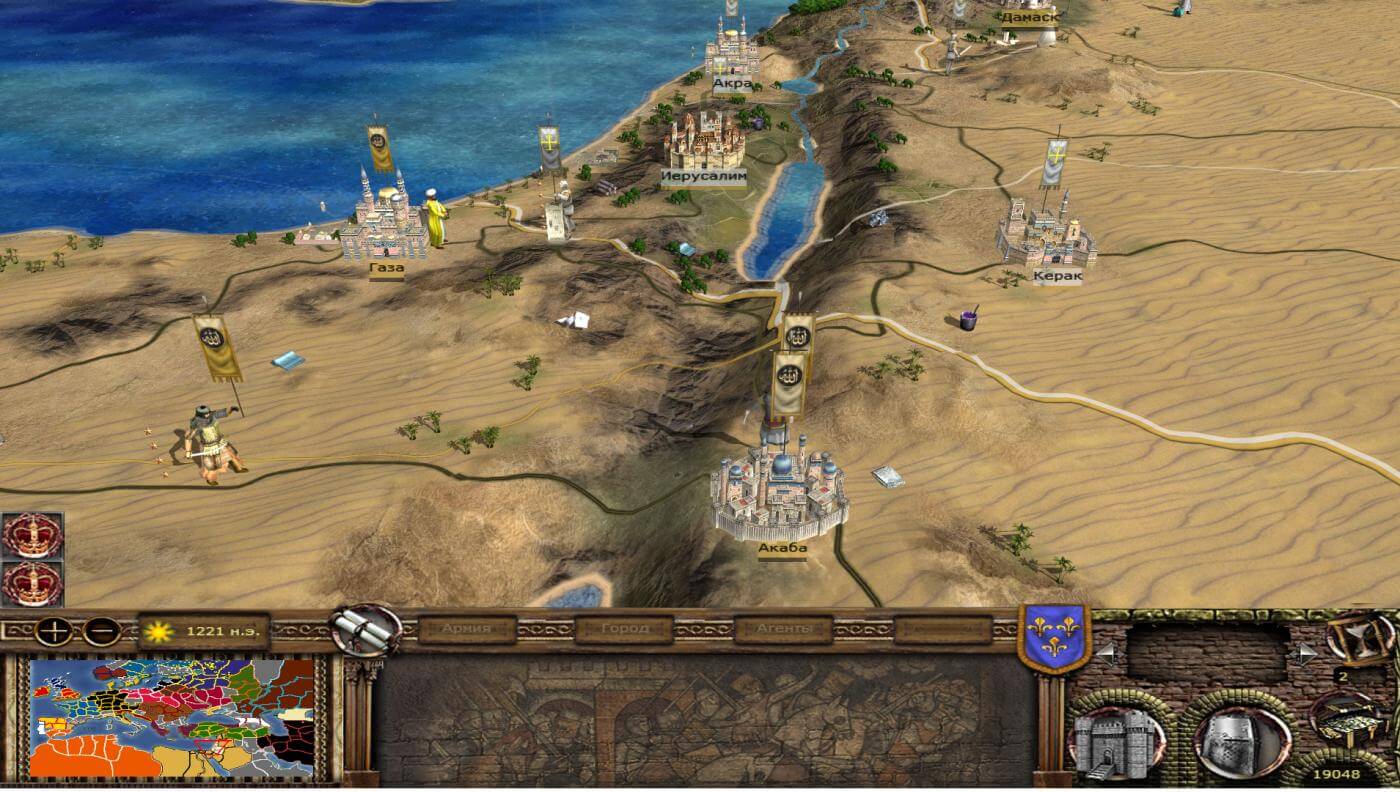Image resolution: width=1400 pixels, height=792 pixels.
Task: Select the previous item with left arrow
Action: coord(1105,654)
